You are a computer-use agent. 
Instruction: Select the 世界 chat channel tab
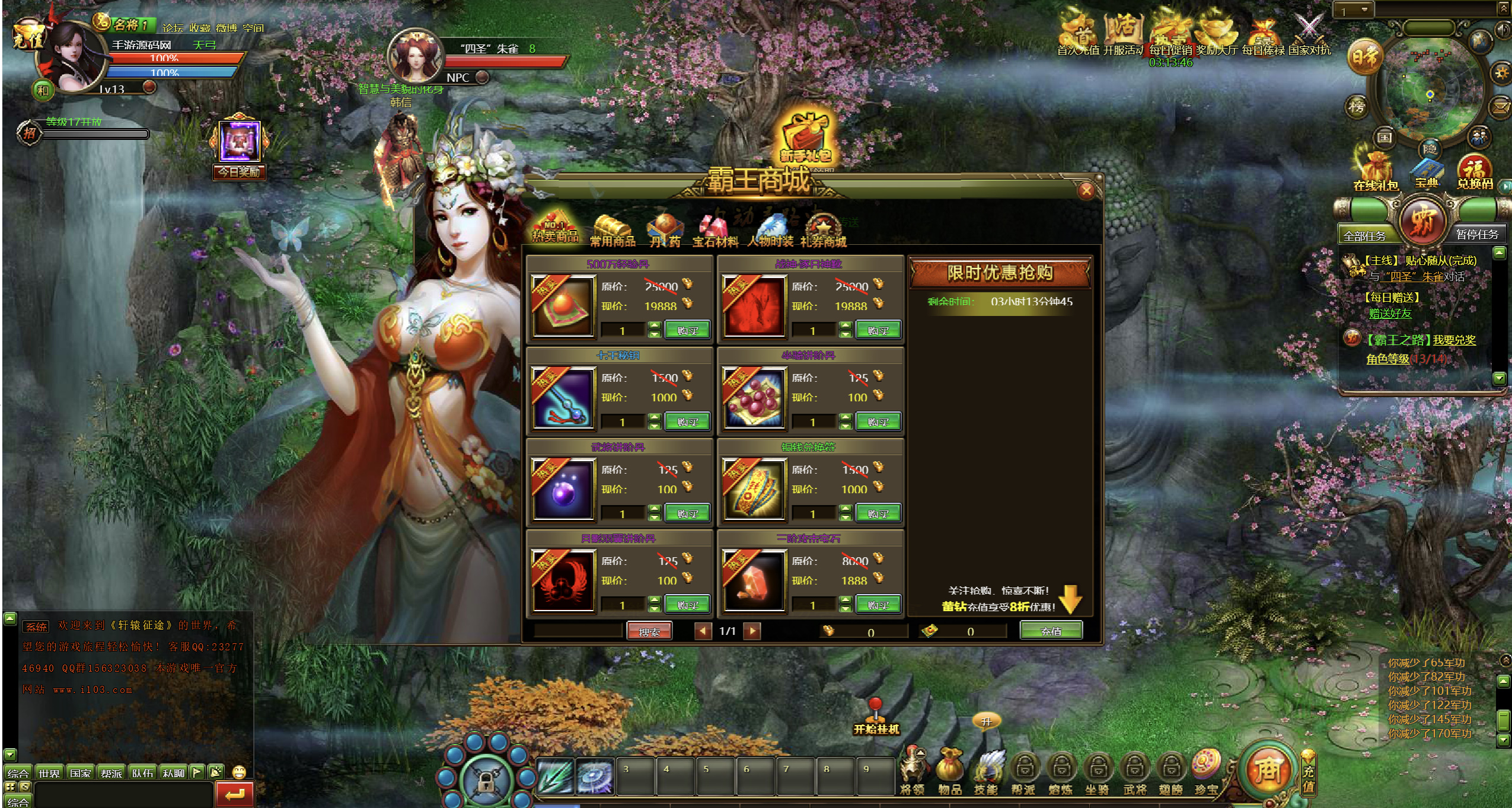pyautogui.click(x=49, y=773)
